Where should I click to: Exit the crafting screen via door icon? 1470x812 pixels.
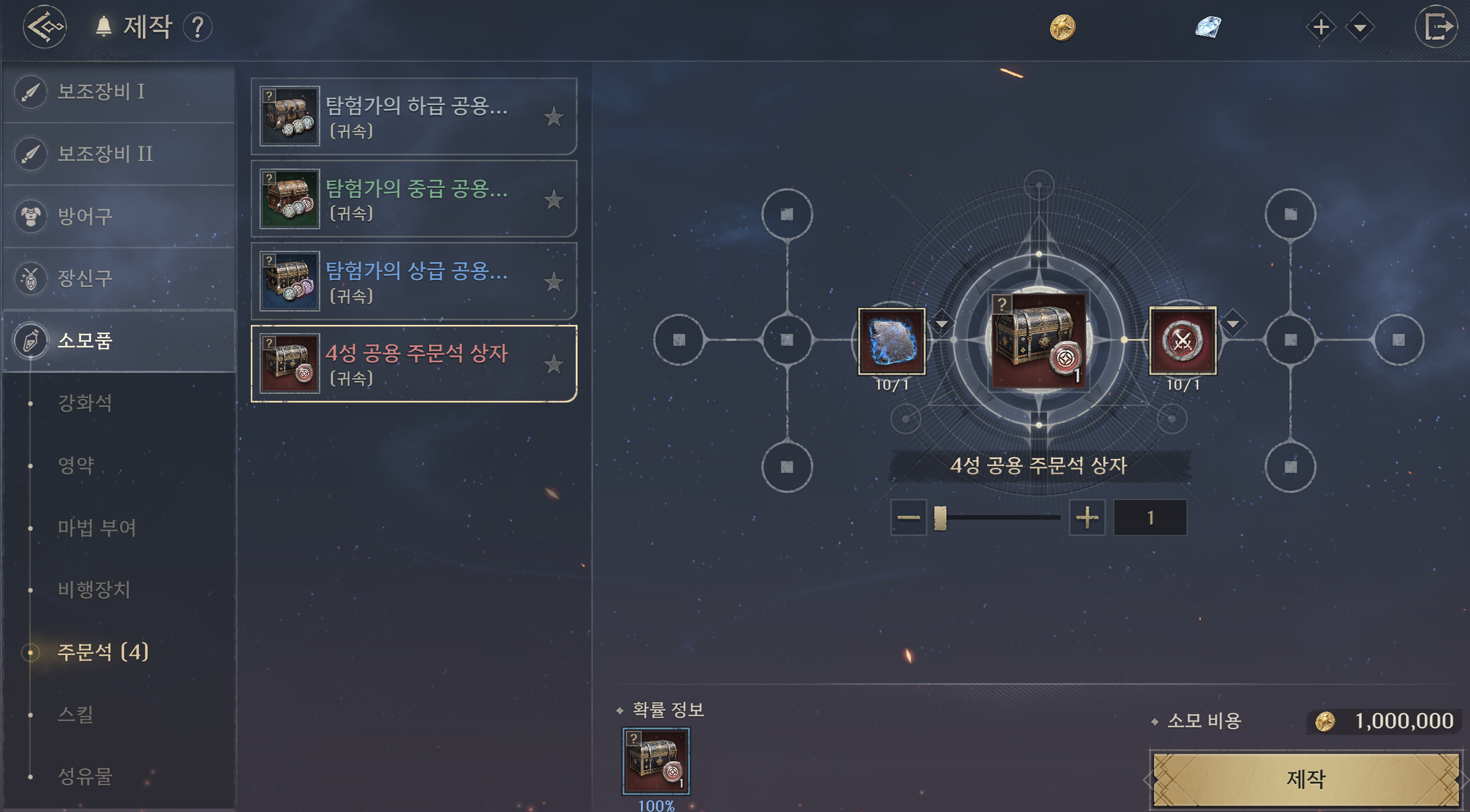point(1436,27)
